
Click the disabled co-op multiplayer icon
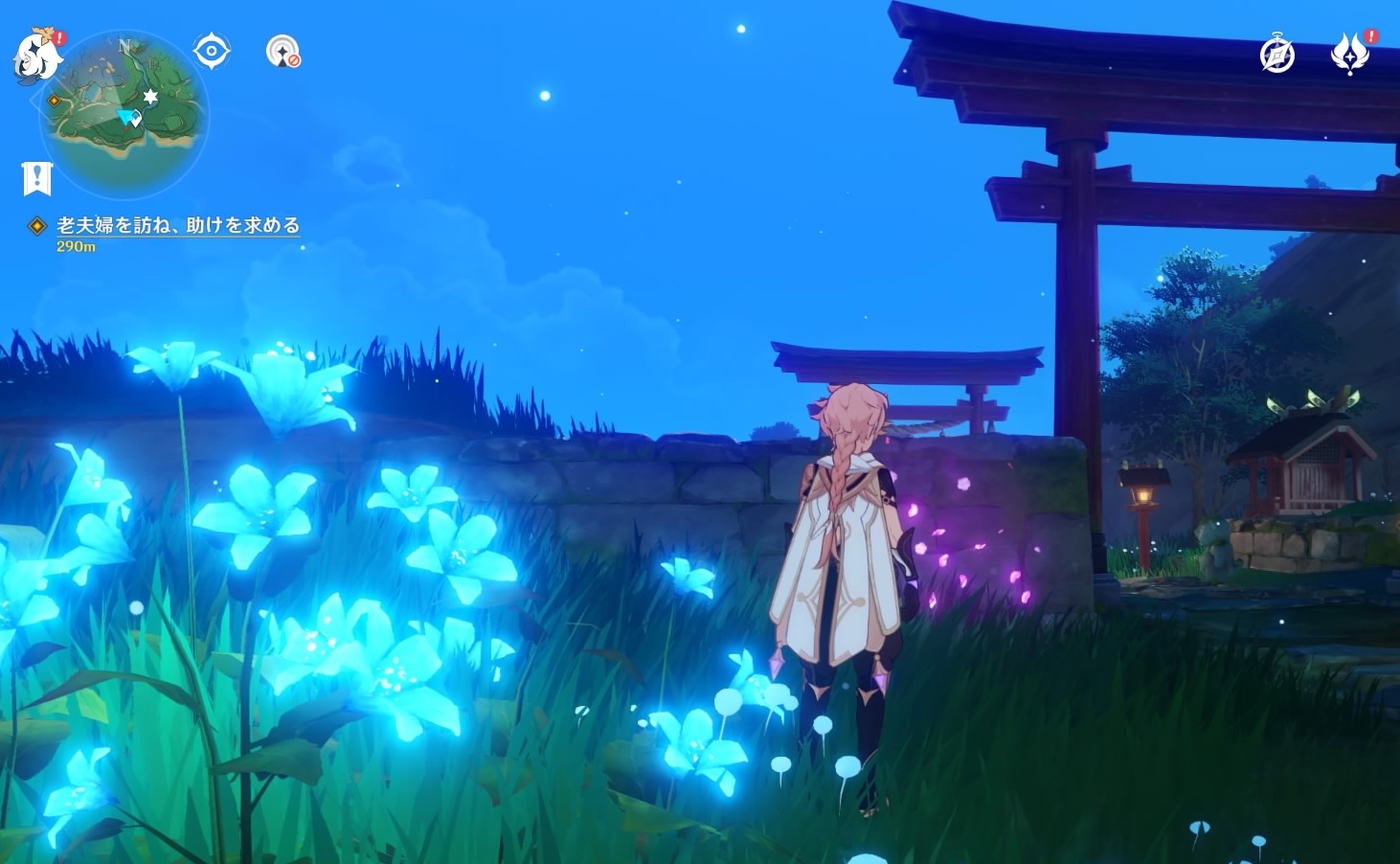coord(282,53)
